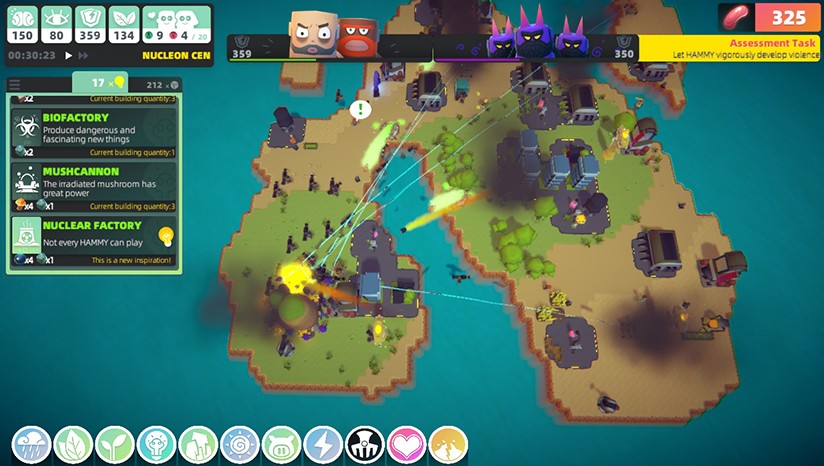Activate the spiral sun power
Viewport: 824px width, 466px height.
(240, 445)
